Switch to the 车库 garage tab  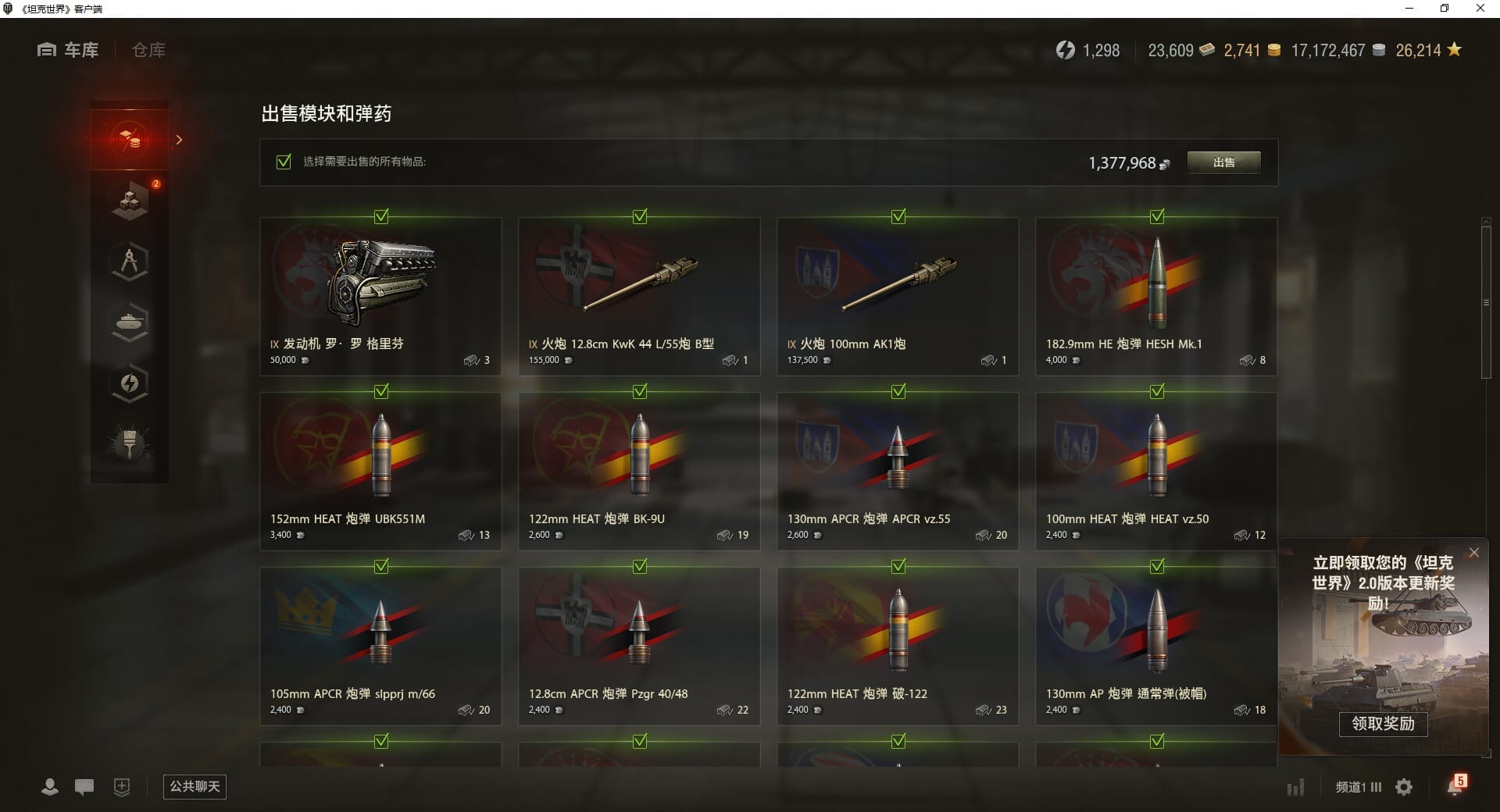pos(69,50)
